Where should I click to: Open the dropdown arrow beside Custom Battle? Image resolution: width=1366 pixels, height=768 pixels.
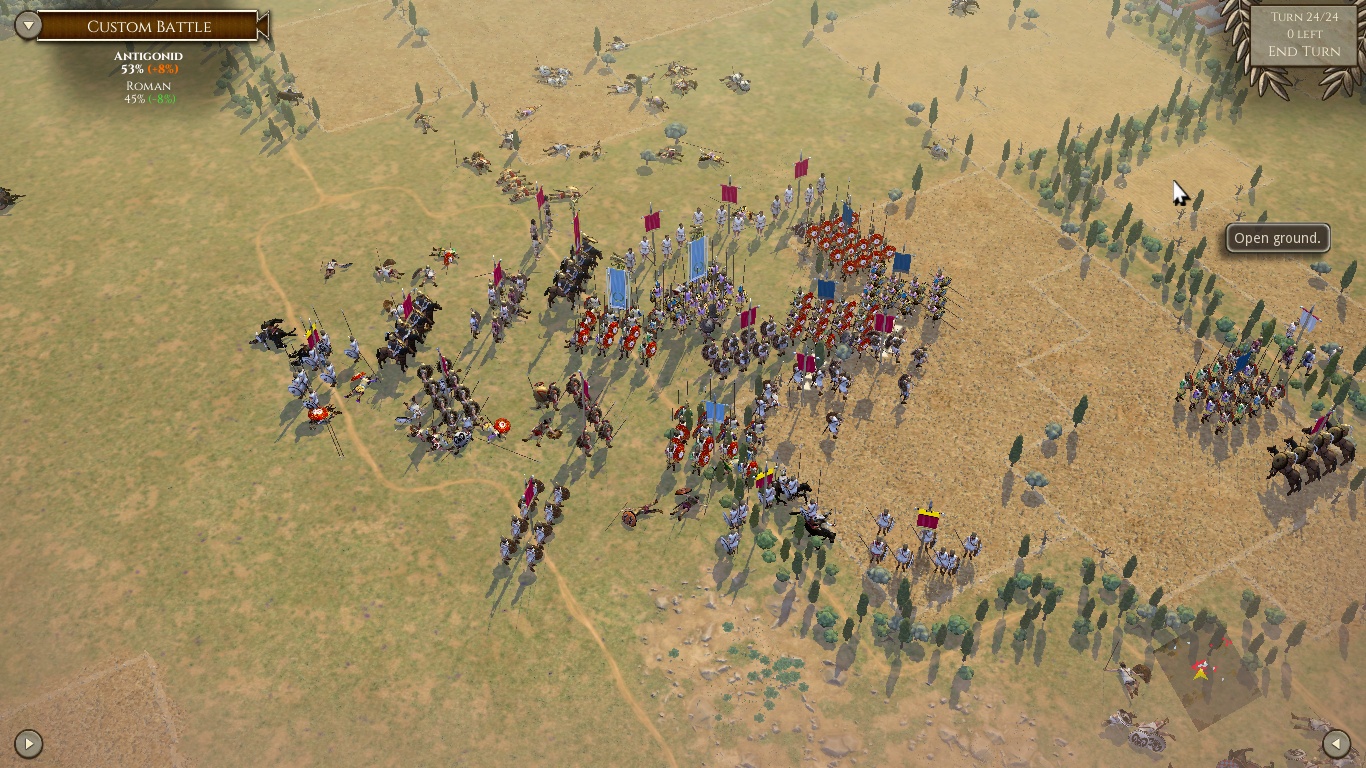click(28, 25)
